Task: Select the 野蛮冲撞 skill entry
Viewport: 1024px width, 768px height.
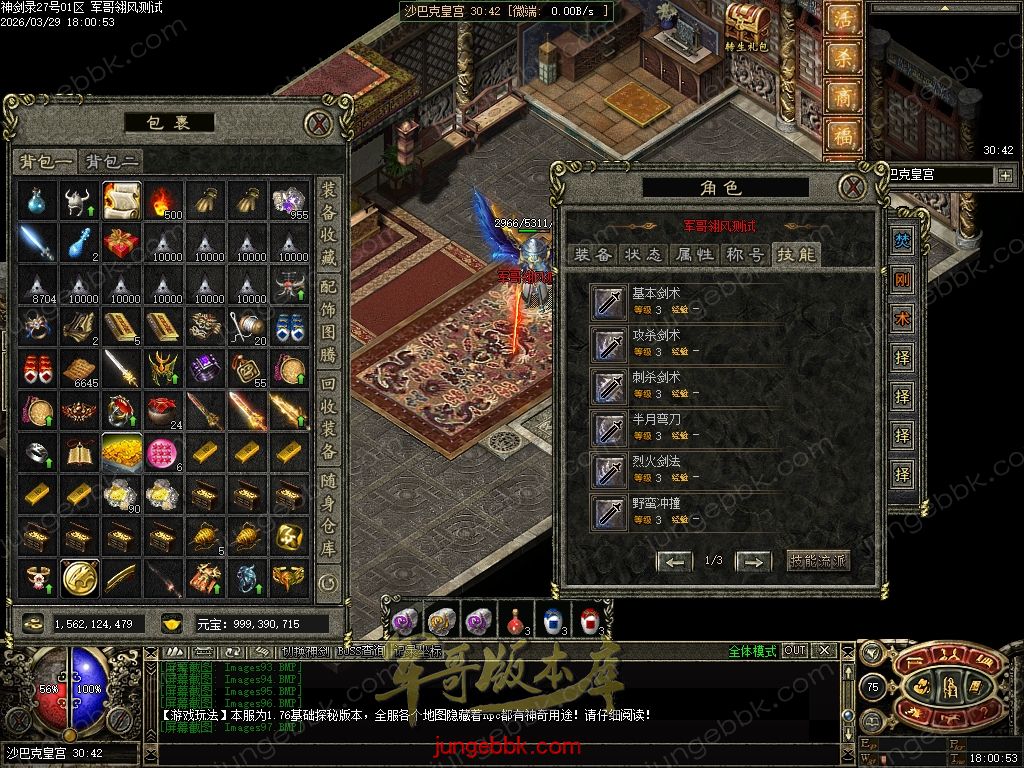Action: point(656,511)
